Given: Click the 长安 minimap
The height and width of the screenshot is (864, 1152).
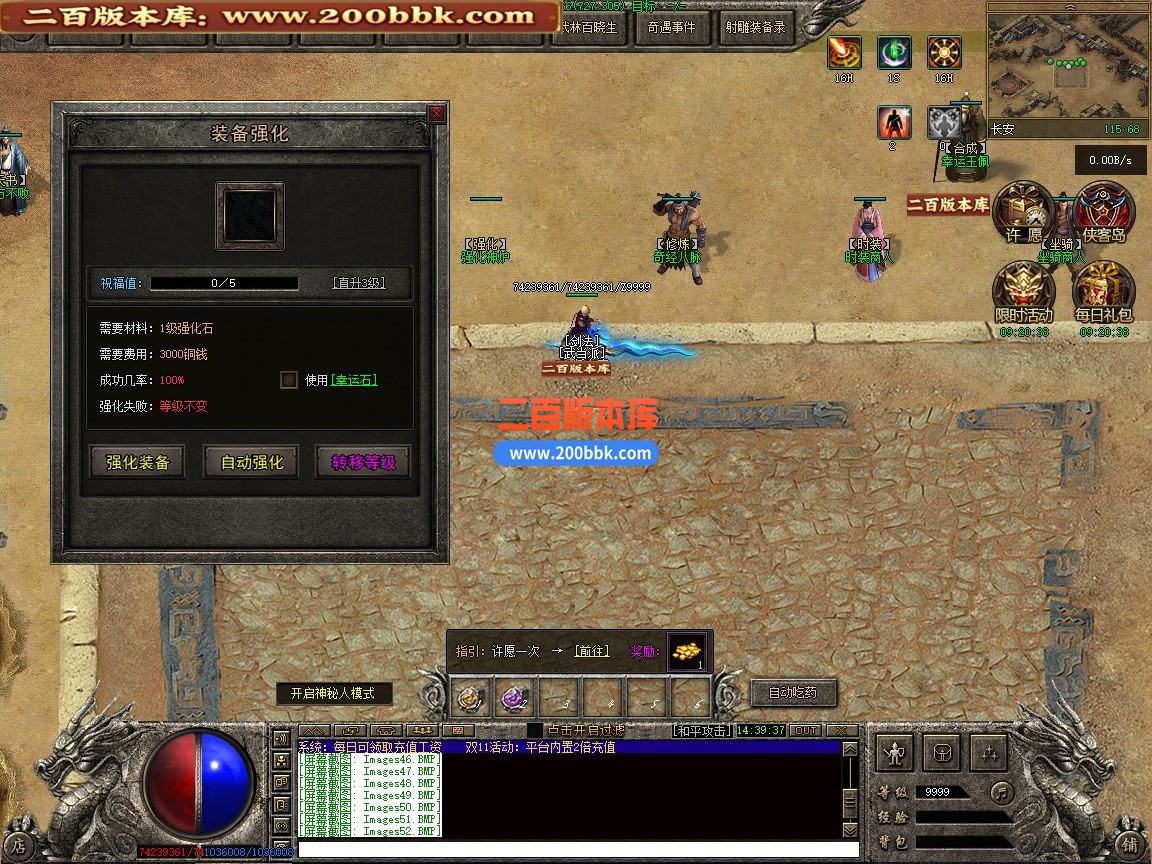Looking at the screenshot, I should click(1066, 64).
